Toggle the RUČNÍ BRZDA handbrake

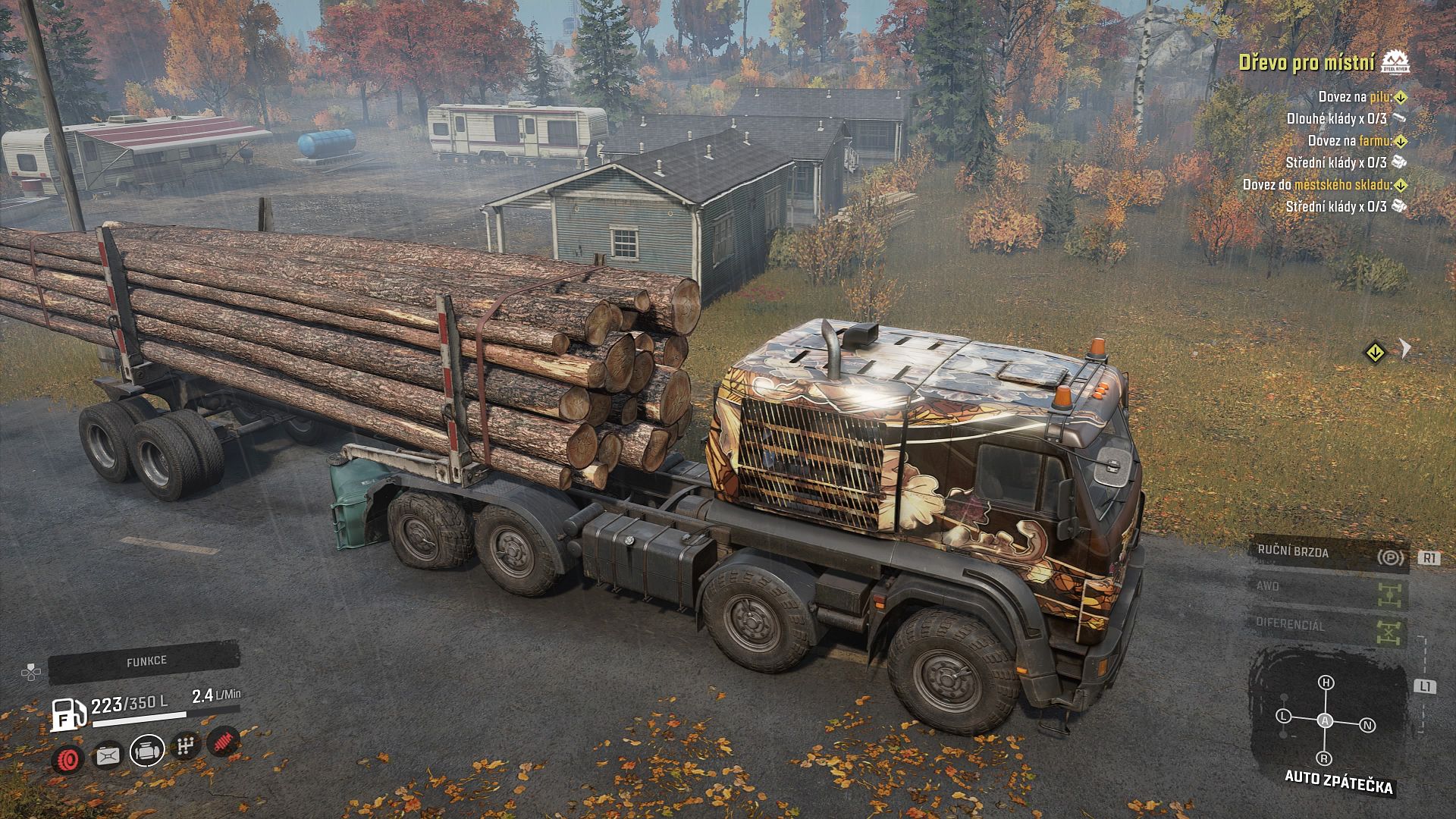point(1329,554)
